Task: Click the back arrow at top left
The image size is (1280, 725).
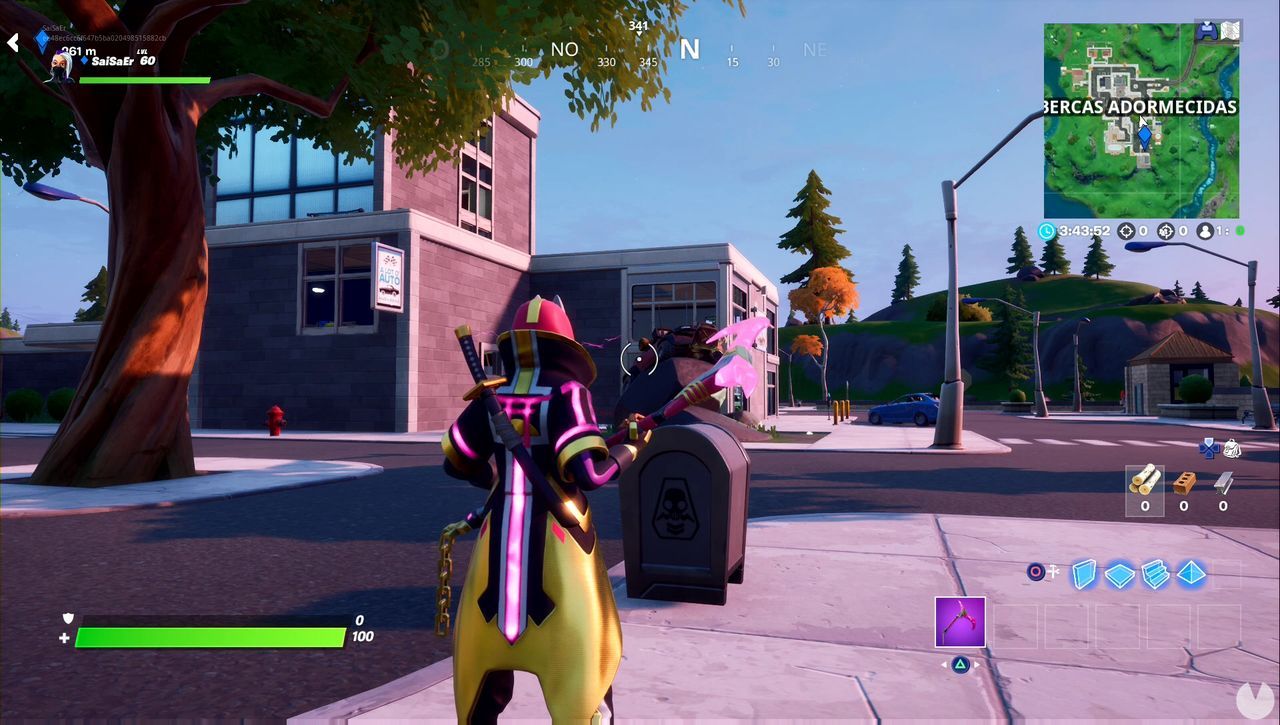Action: click(12, 42)
